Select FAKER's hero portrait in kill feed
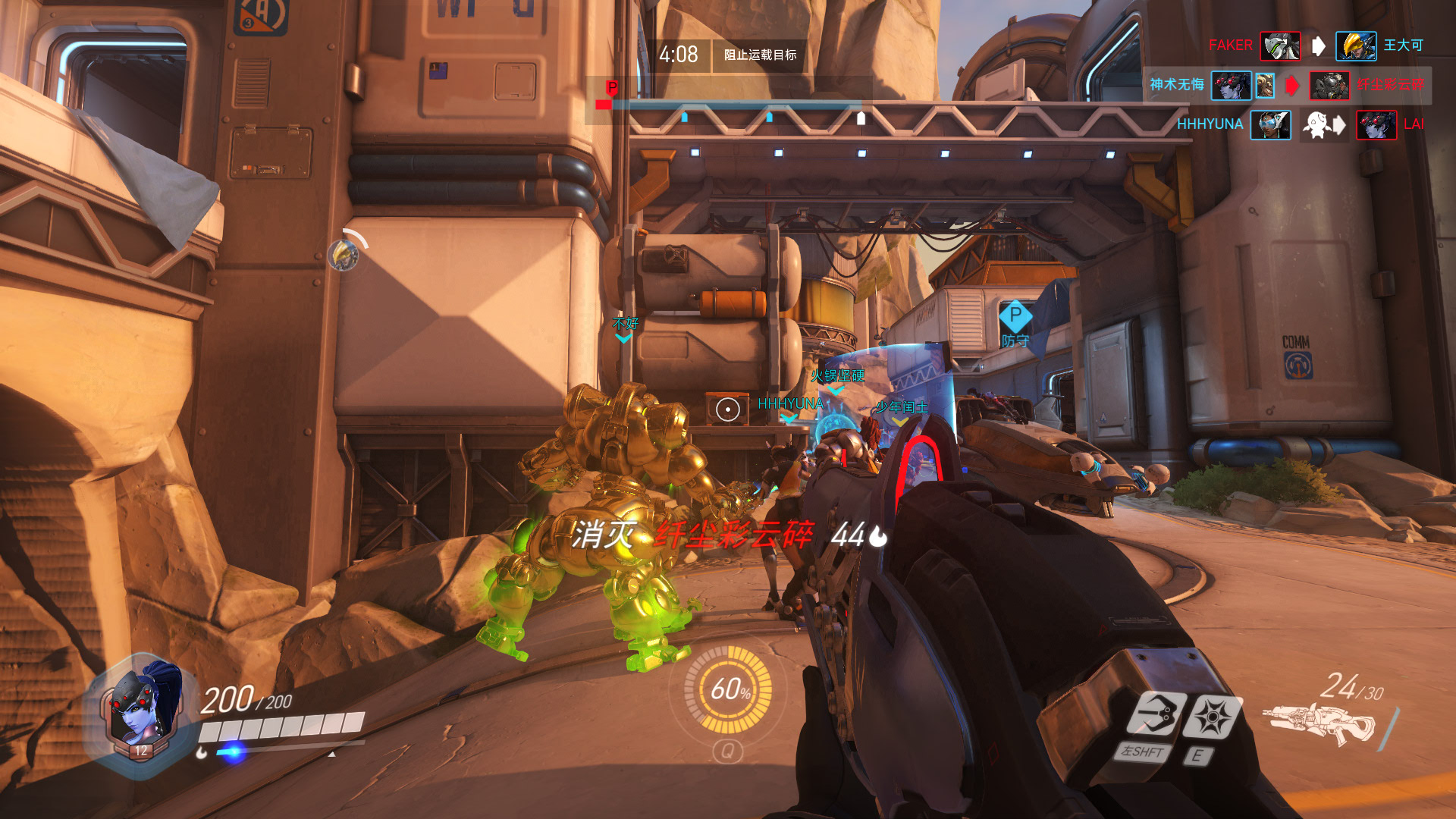 click(1280, 45)
